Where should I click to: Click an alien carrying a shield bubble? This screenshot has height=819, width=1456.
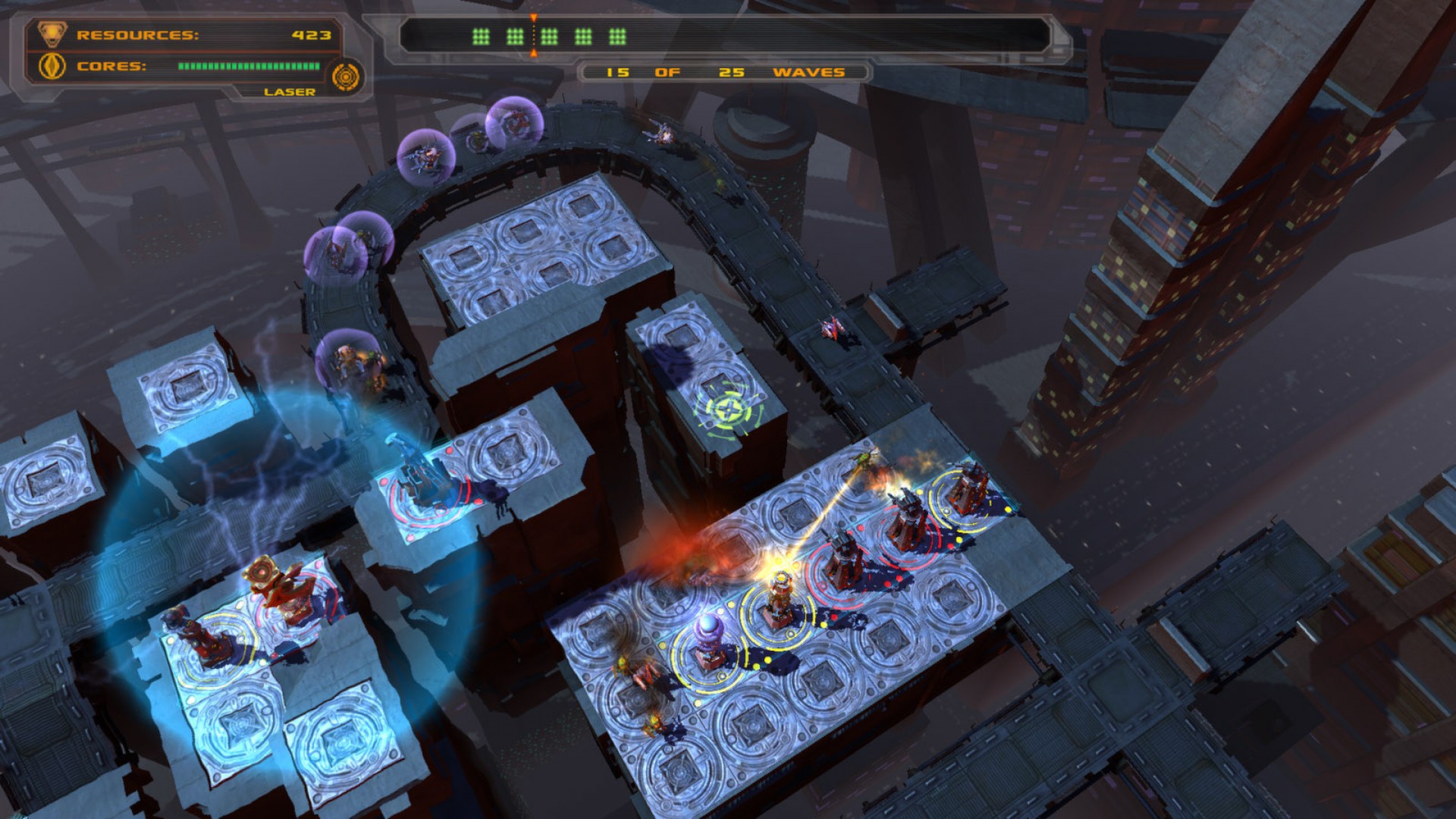tap(427, 155)
